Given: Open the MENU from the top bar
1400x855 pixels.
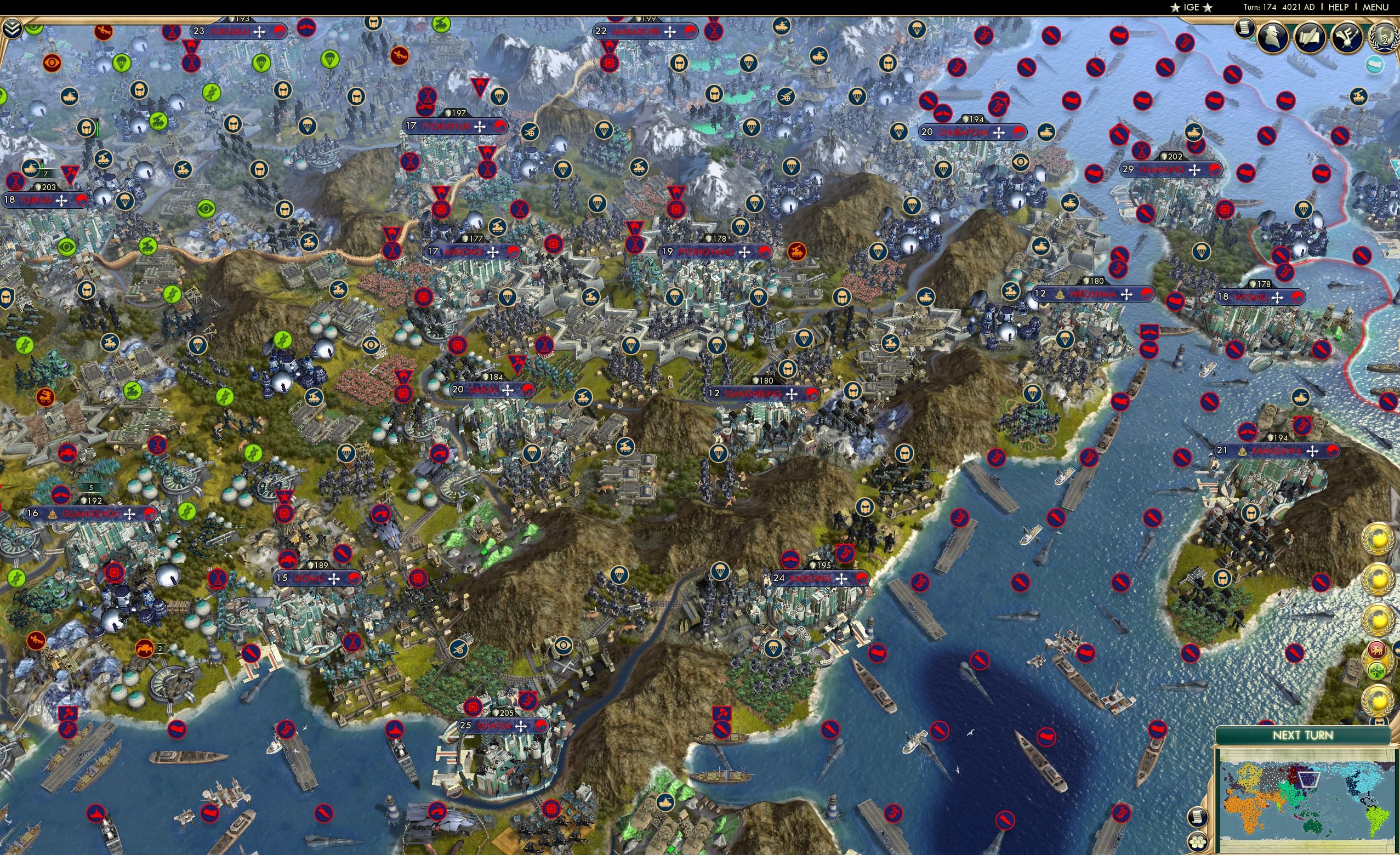Looking at the screenshot, I should tap(1375, 7).
